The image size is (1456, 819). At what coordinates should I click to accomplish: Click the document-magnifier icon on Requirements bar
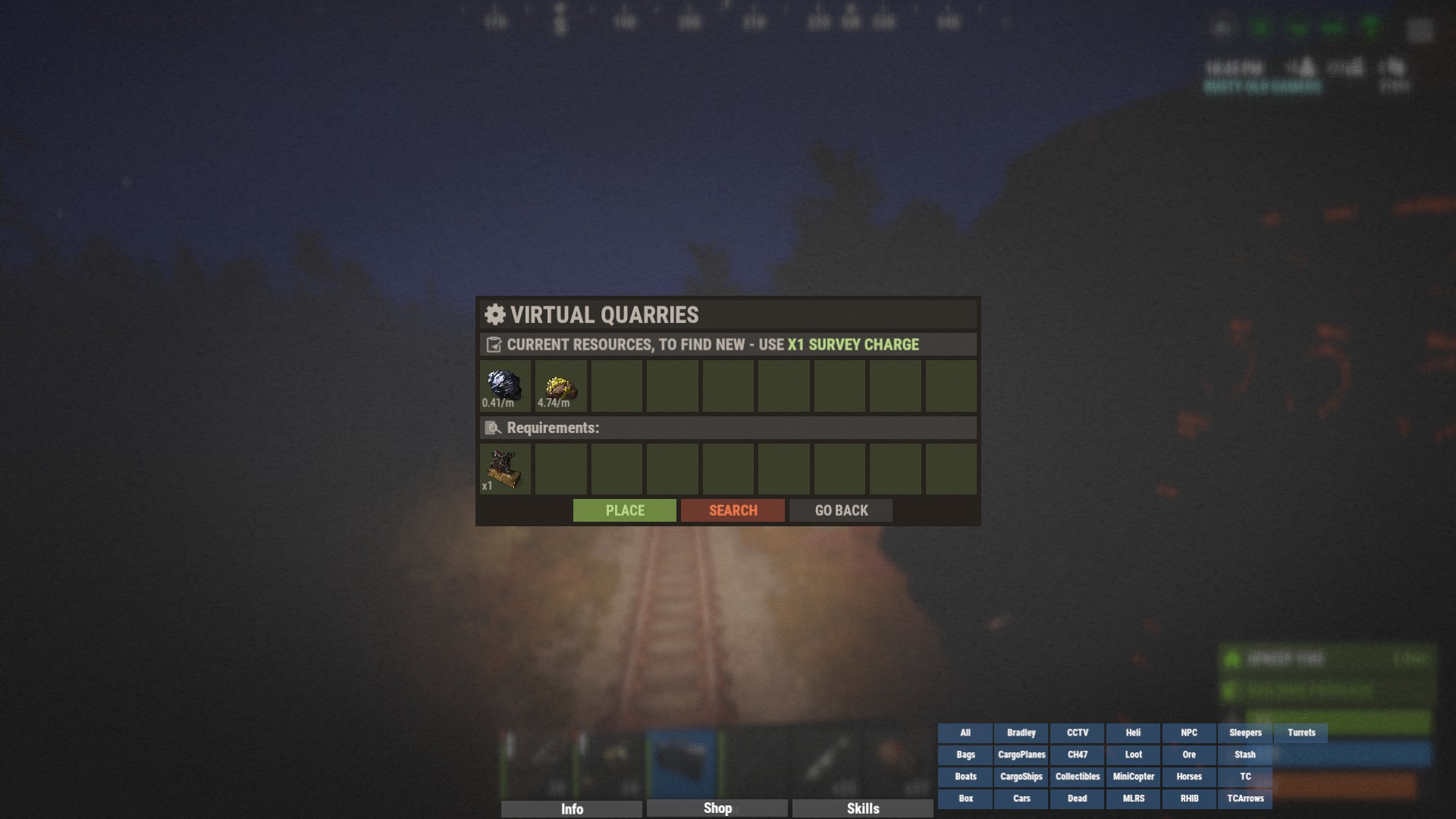click(493, 428)
